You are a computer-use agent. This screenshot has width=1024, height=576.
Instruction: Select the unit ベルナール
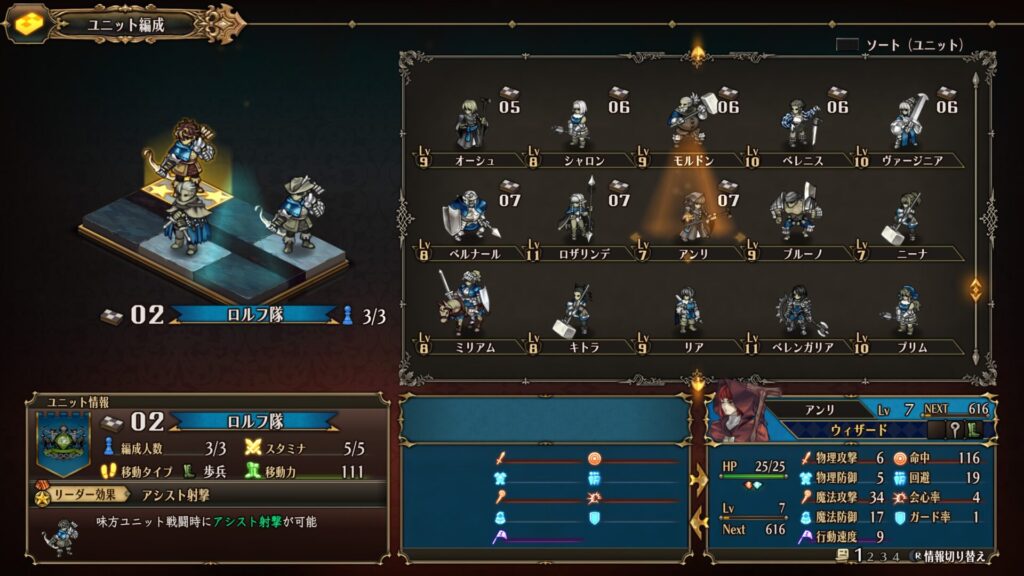point(468,217)
